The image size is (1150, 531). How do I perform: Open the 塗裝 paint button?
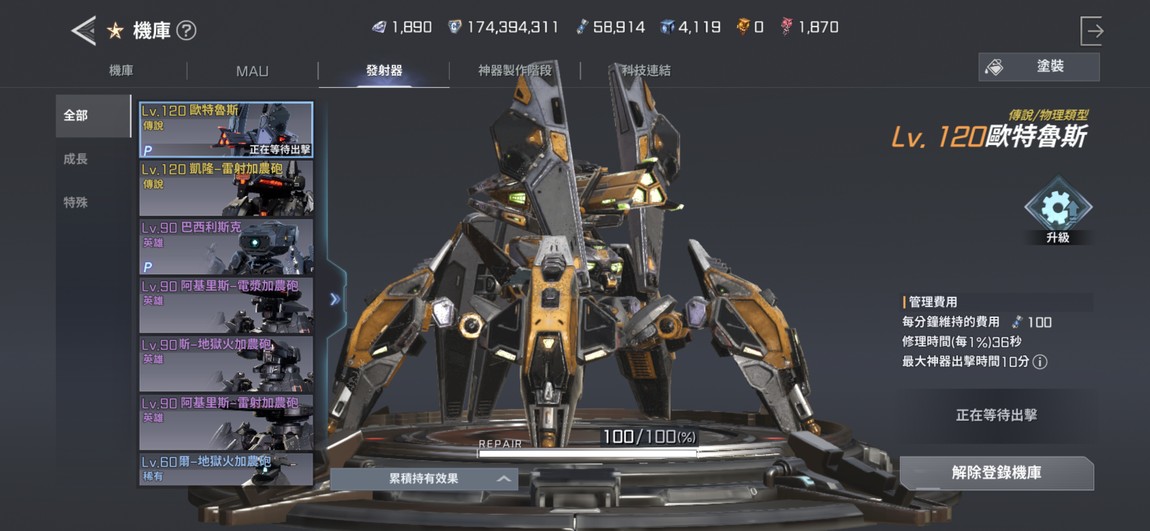(x=1038, y=67)
